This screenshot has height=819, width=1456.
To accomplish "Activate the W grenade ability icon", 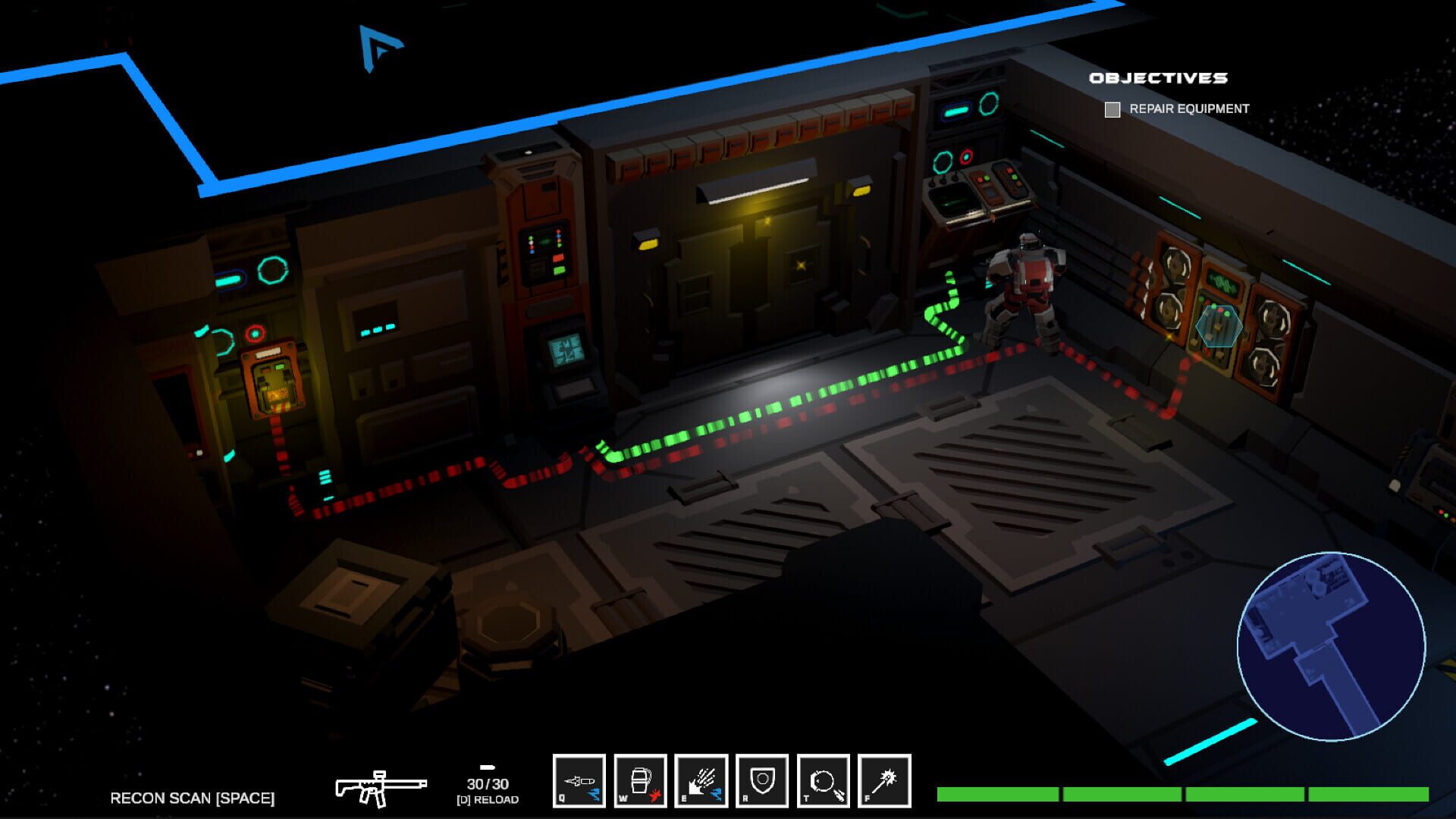I will [641, 778].
